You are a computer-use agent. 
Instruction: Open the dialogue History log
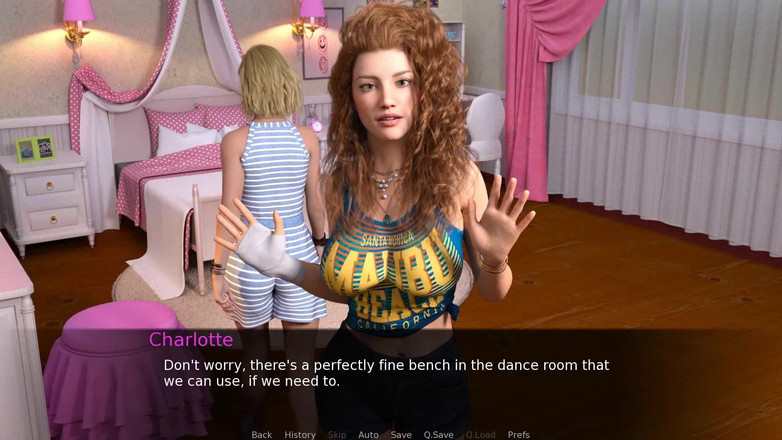pos(300,435)
